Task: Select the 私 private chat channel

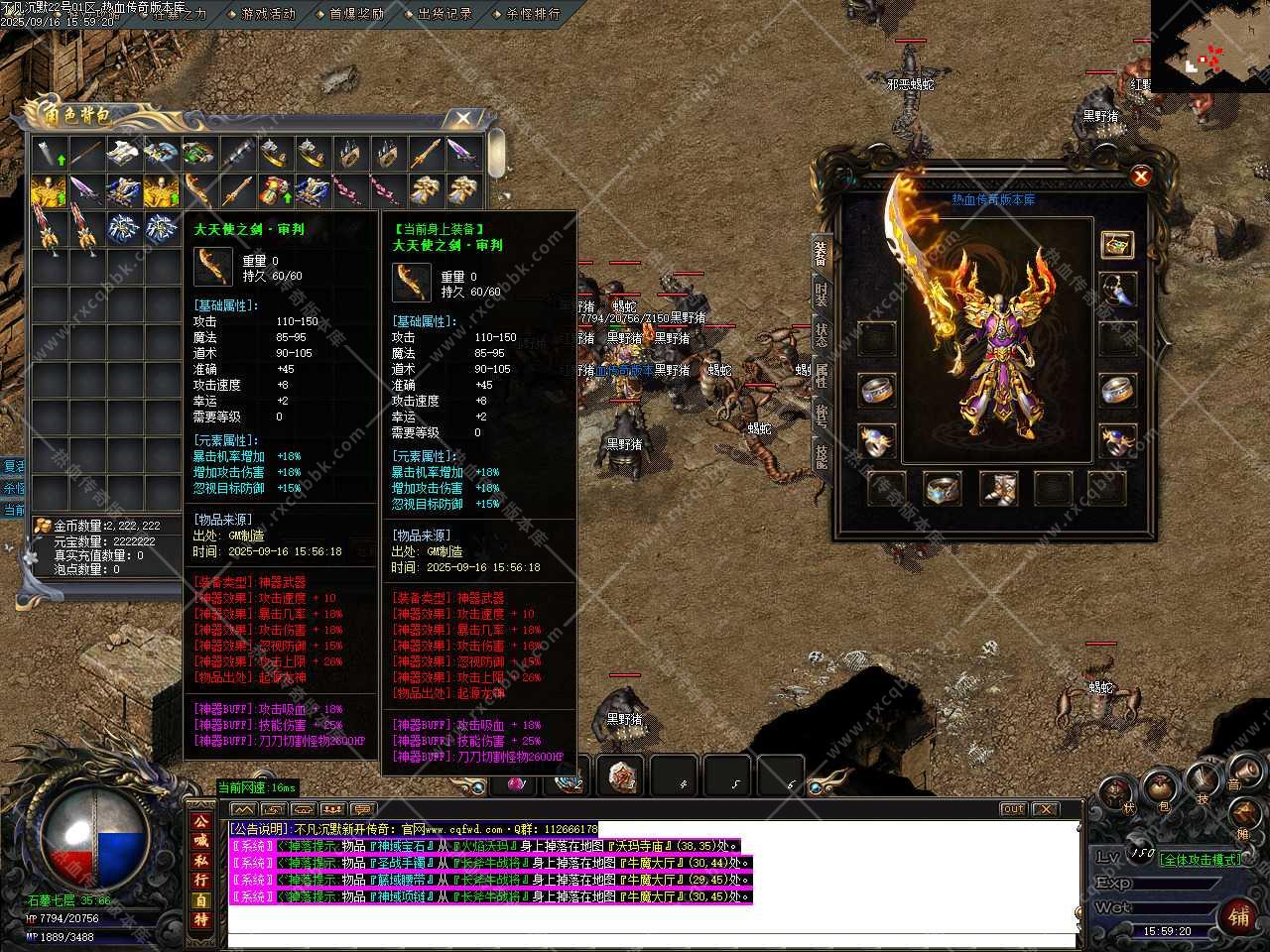Action: pos(201,861)
